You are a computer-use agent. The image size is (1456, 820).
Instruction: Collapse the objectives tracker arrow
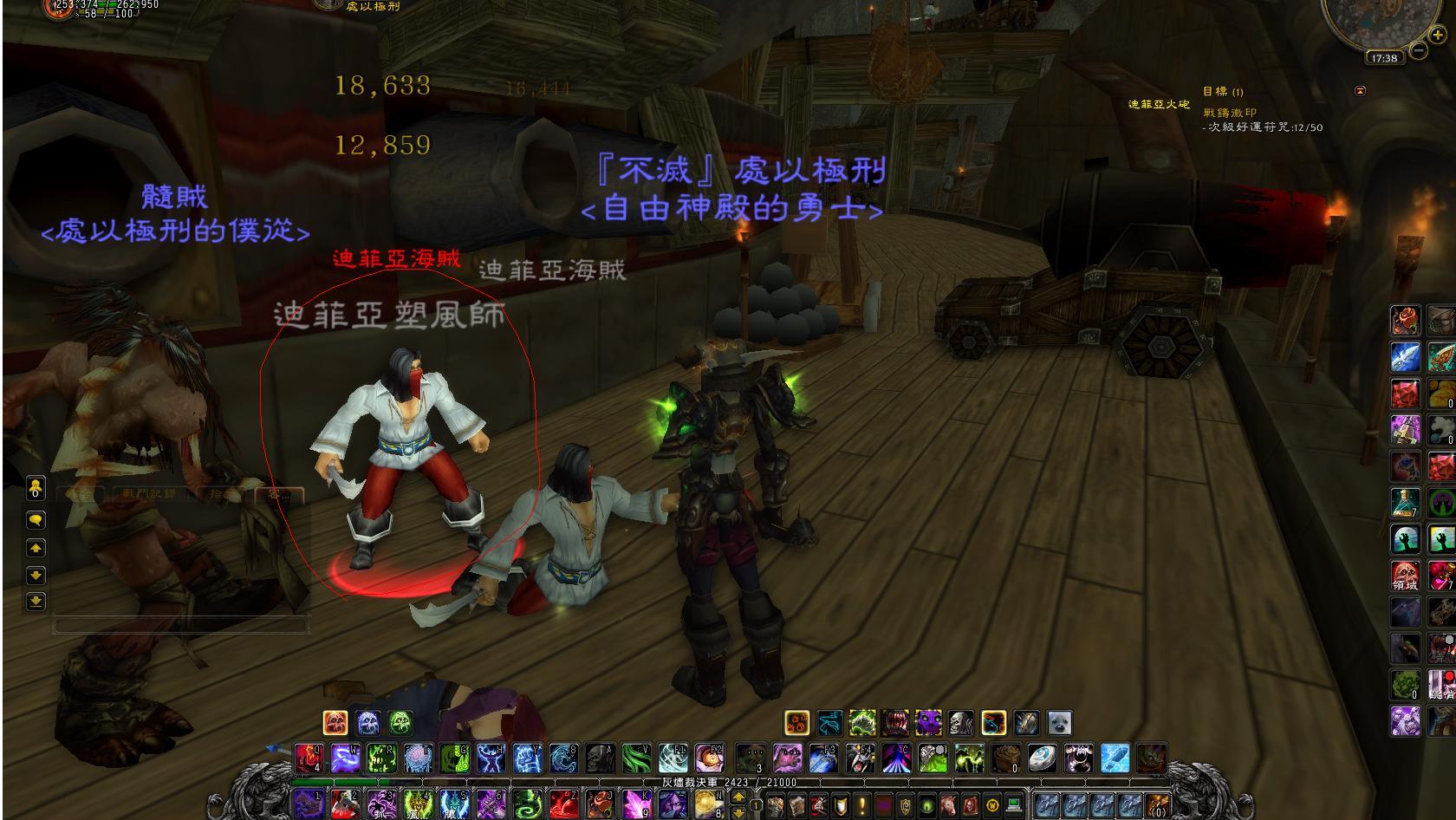(1360, 90)
